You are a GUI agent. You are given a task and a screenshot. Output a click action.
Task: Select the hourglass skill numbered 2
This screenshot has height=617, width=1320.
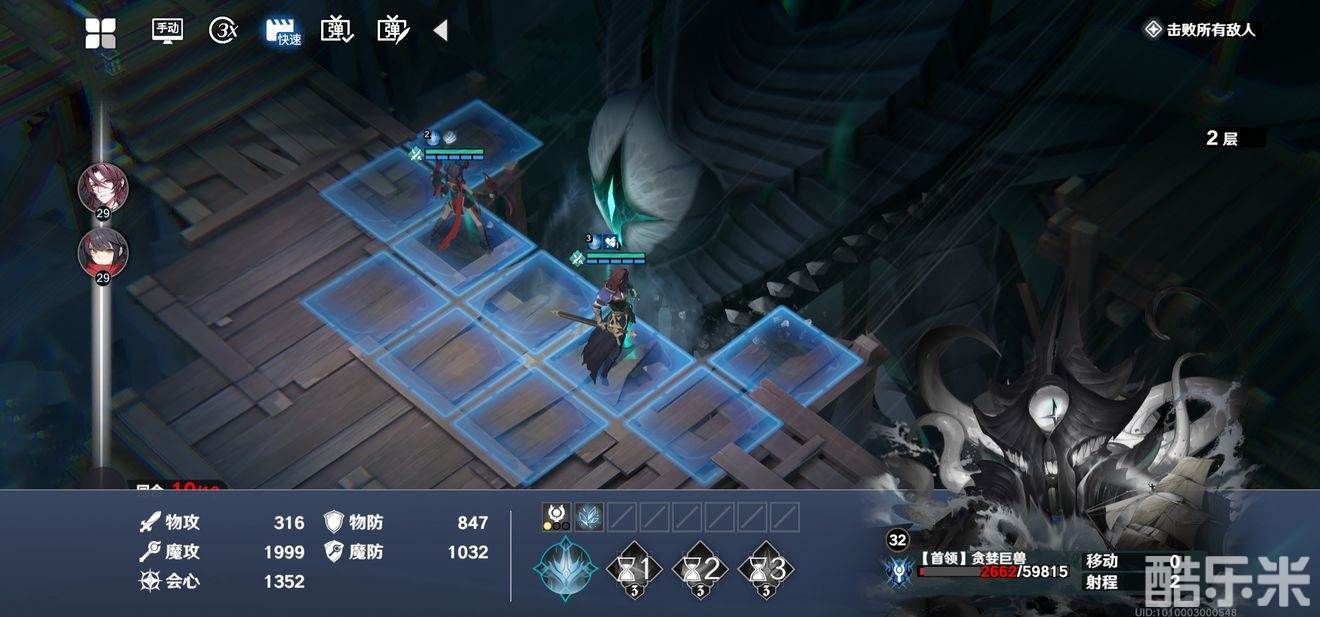coord(701,570)
